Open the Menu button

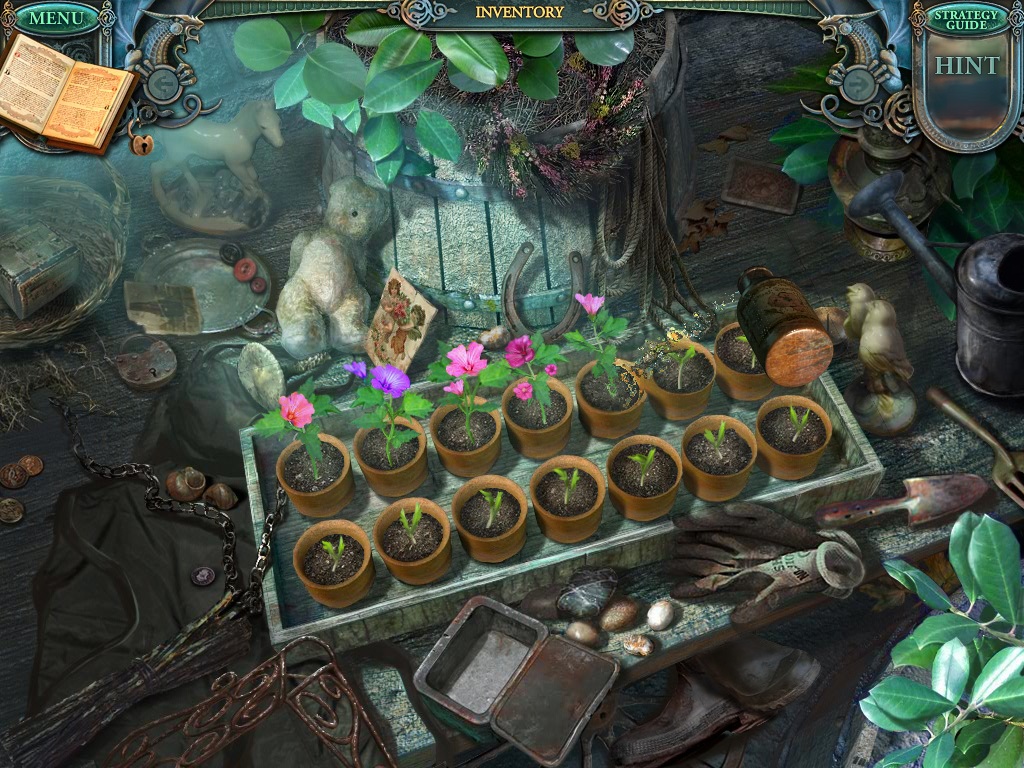click(x=56, y=17)
